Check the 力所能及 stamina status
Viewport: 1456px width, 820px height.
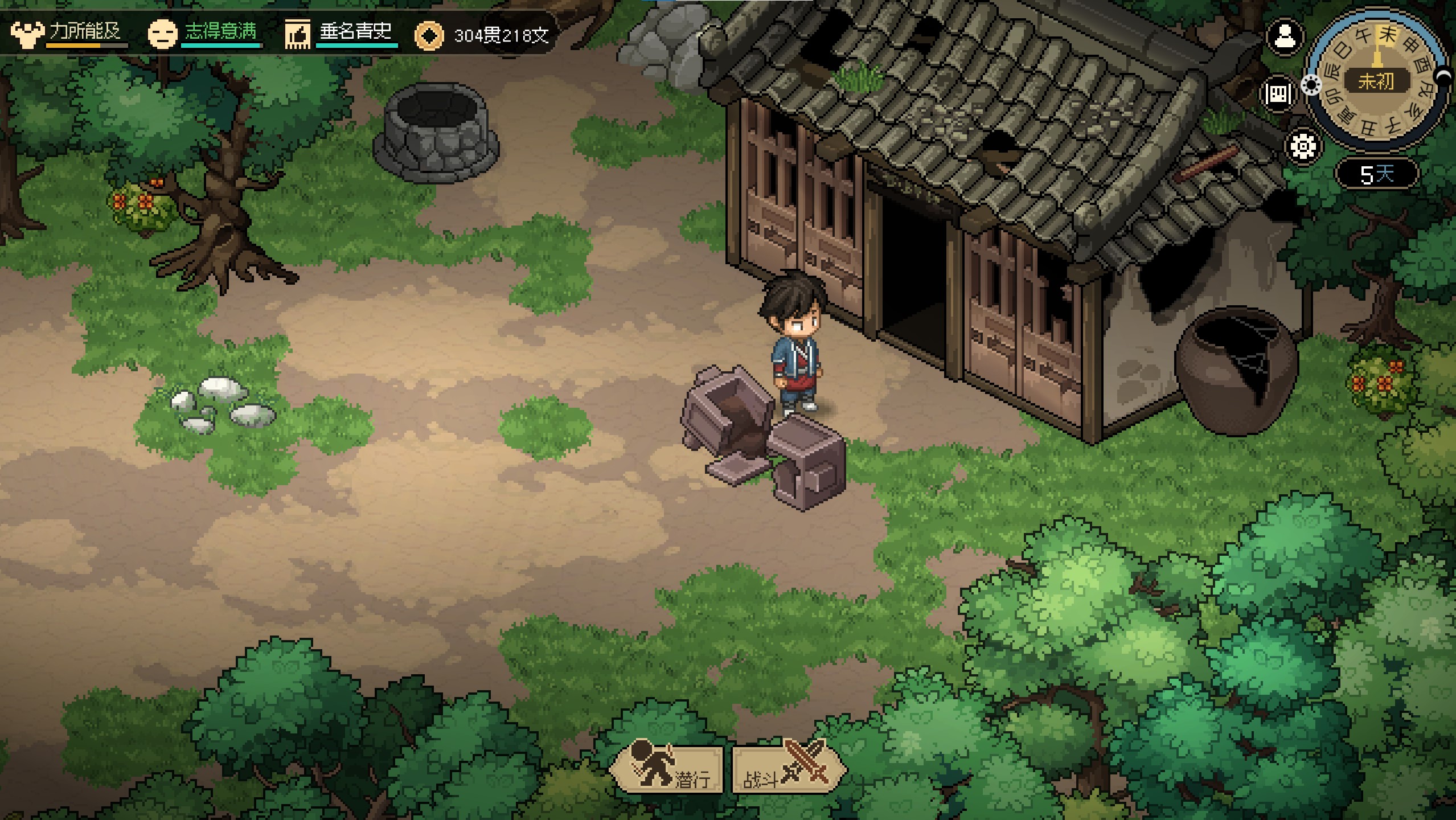pyautogui.click(x=68, y=32)
